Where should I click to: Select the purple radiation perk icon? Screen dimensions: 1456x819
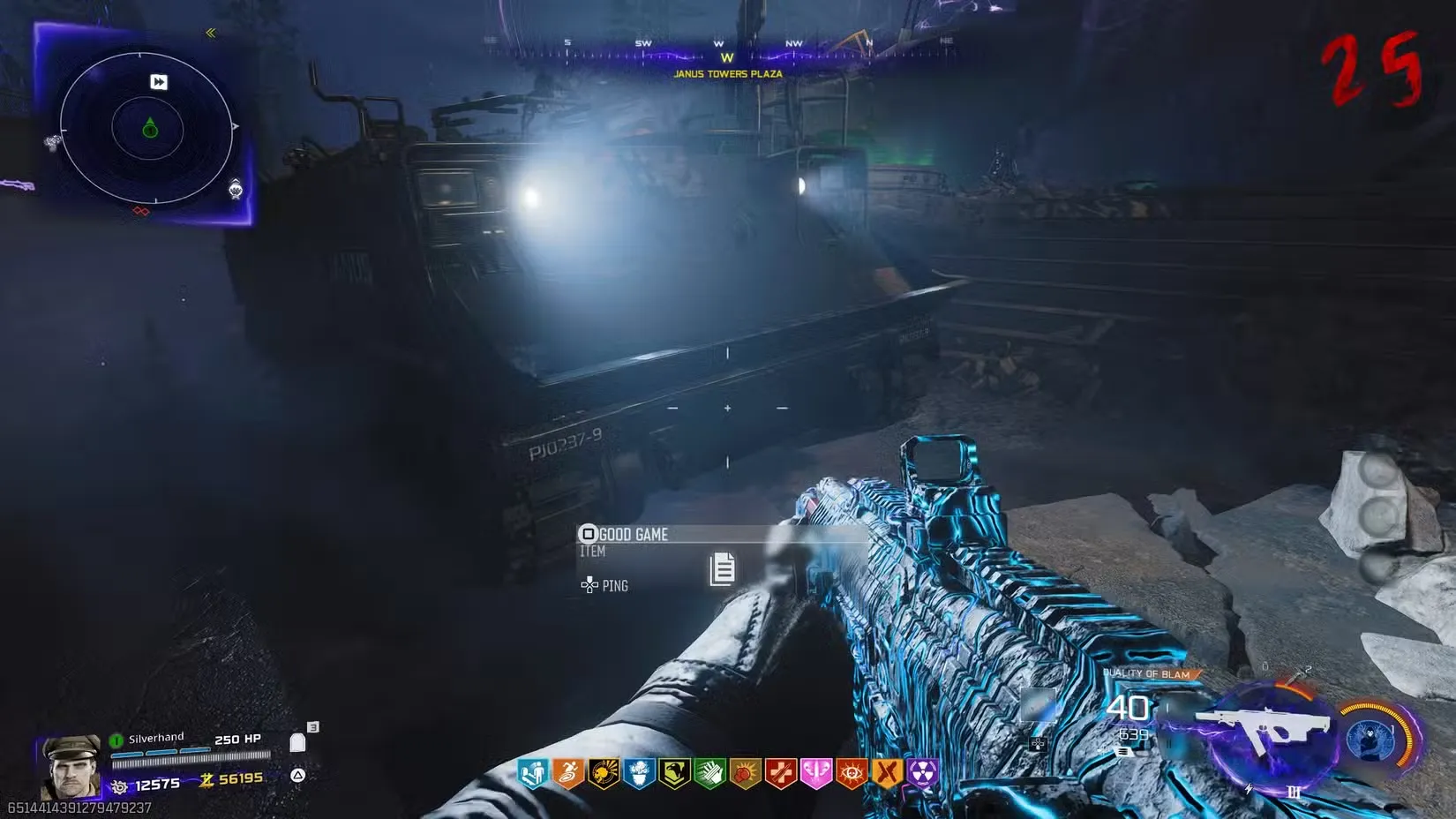tap(923, 775)
